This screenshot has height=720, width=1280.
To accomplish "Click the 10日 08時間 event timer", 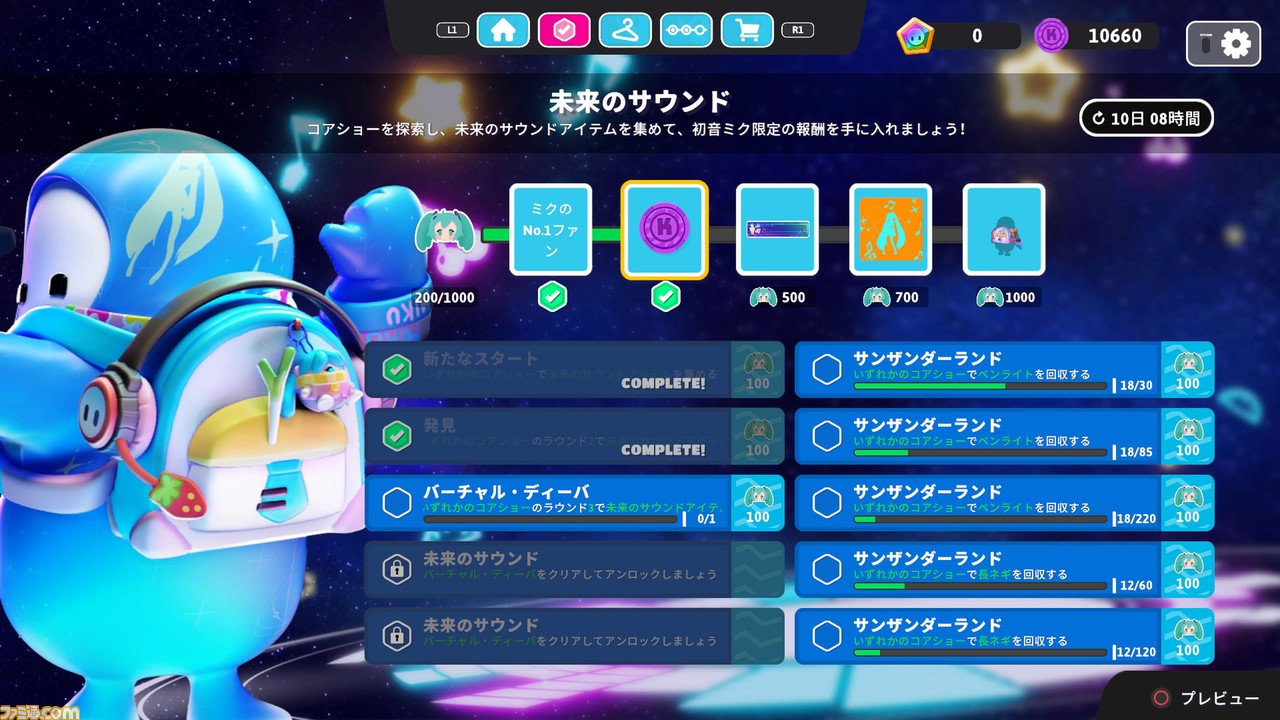I will [x=1147, y=118].
